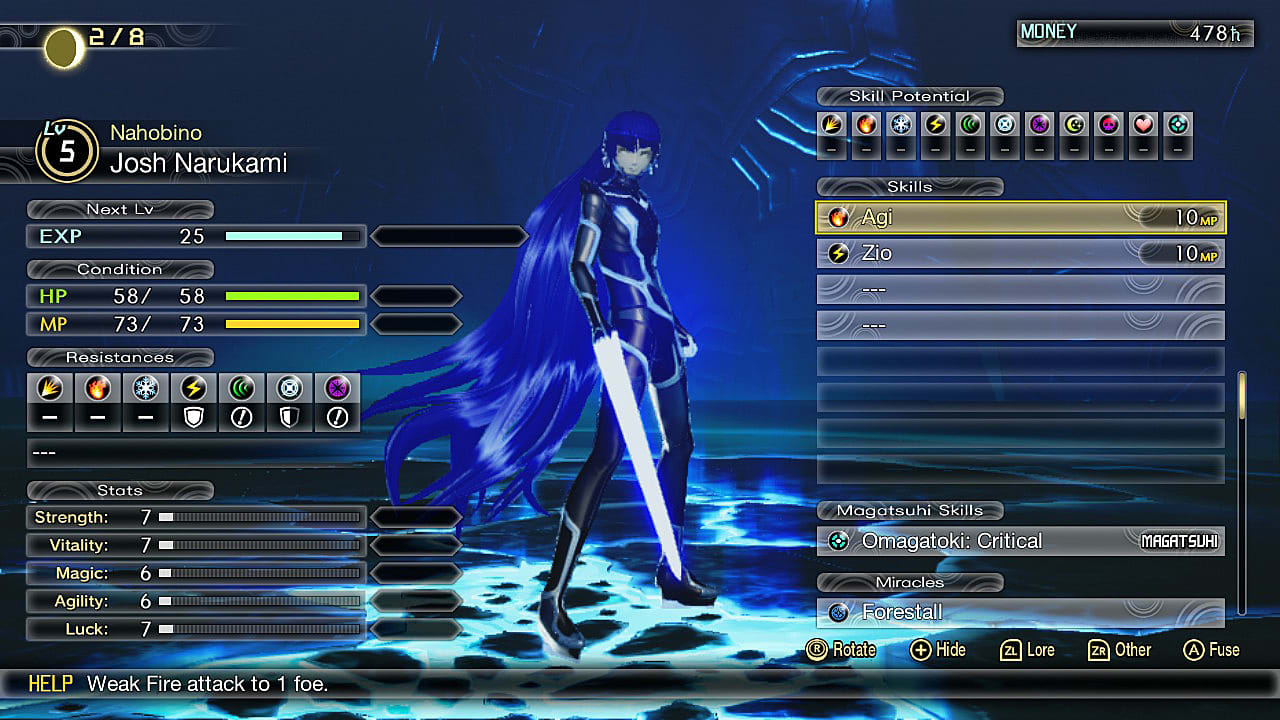
Task: Select the Zio electric skill row
Action: (1020, 254)
